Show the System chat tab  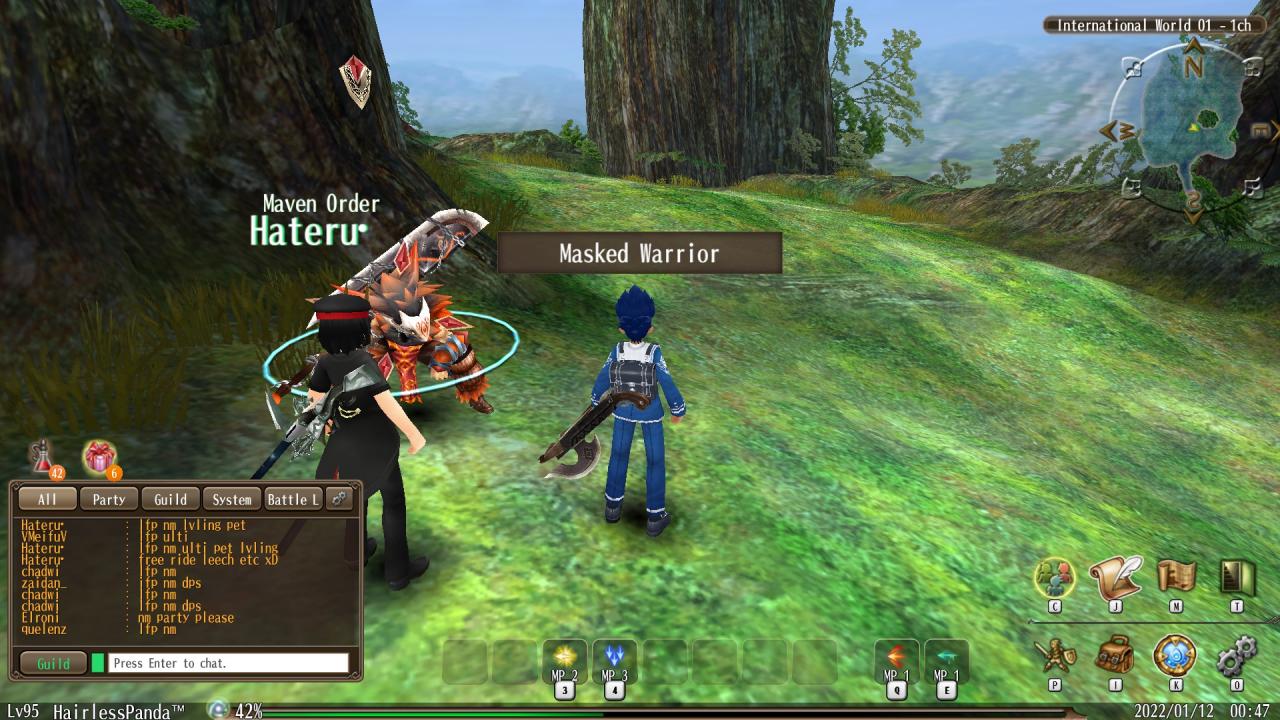[232, 499]
